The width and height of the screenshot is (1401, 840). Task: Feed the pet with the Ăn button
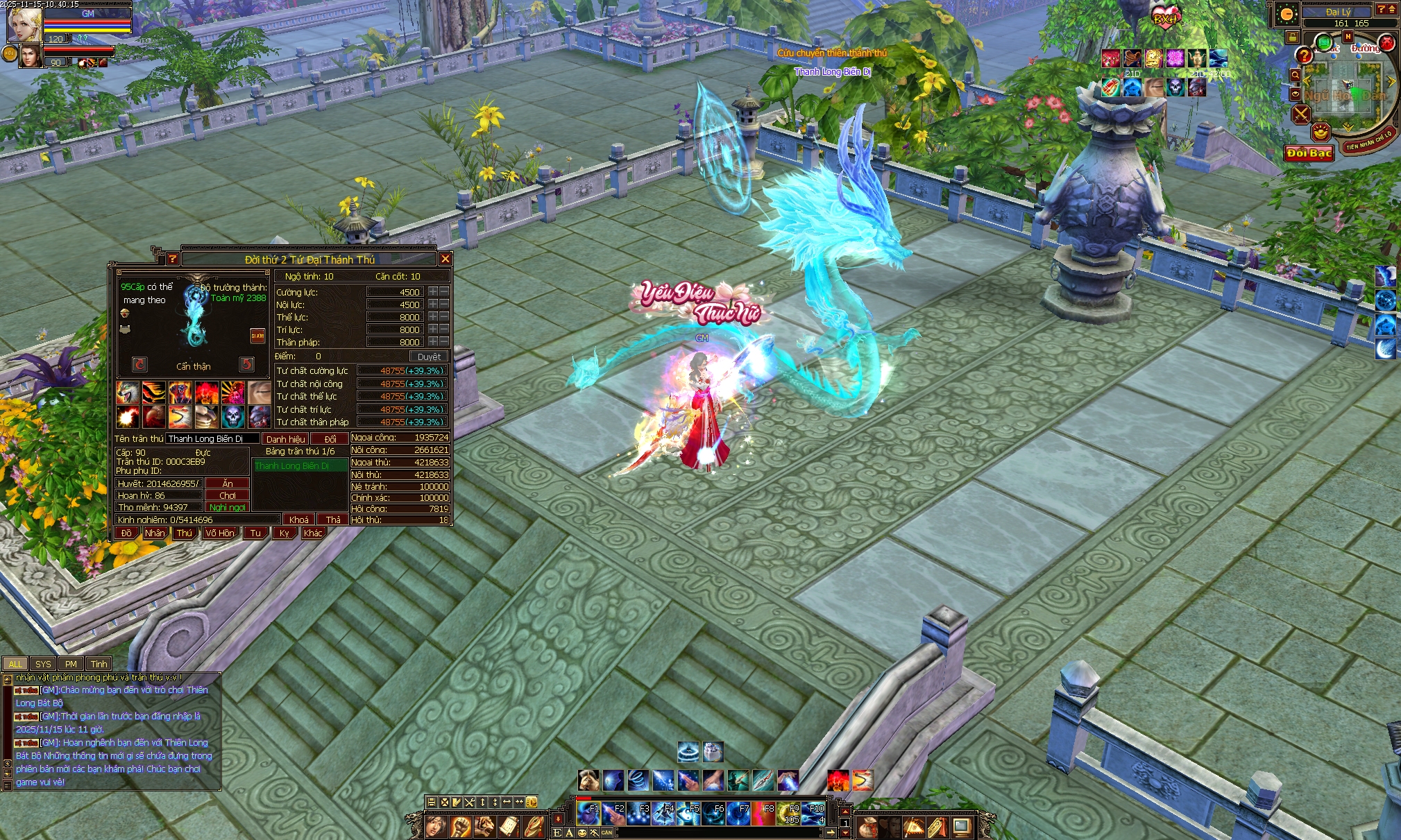click(x=228, y=483)
